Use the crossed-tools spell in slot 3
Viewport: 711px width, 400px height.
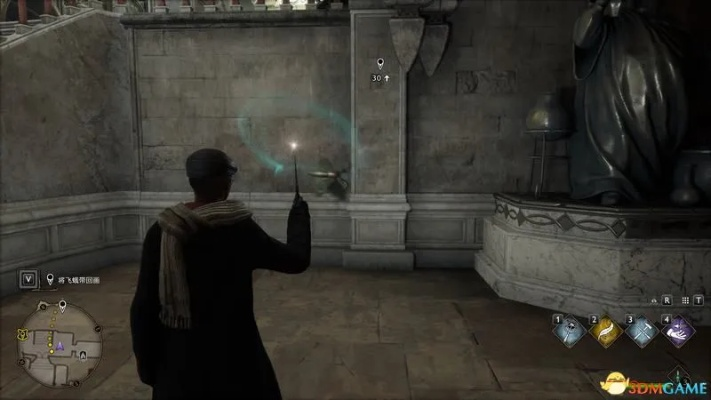pos(640,332)
